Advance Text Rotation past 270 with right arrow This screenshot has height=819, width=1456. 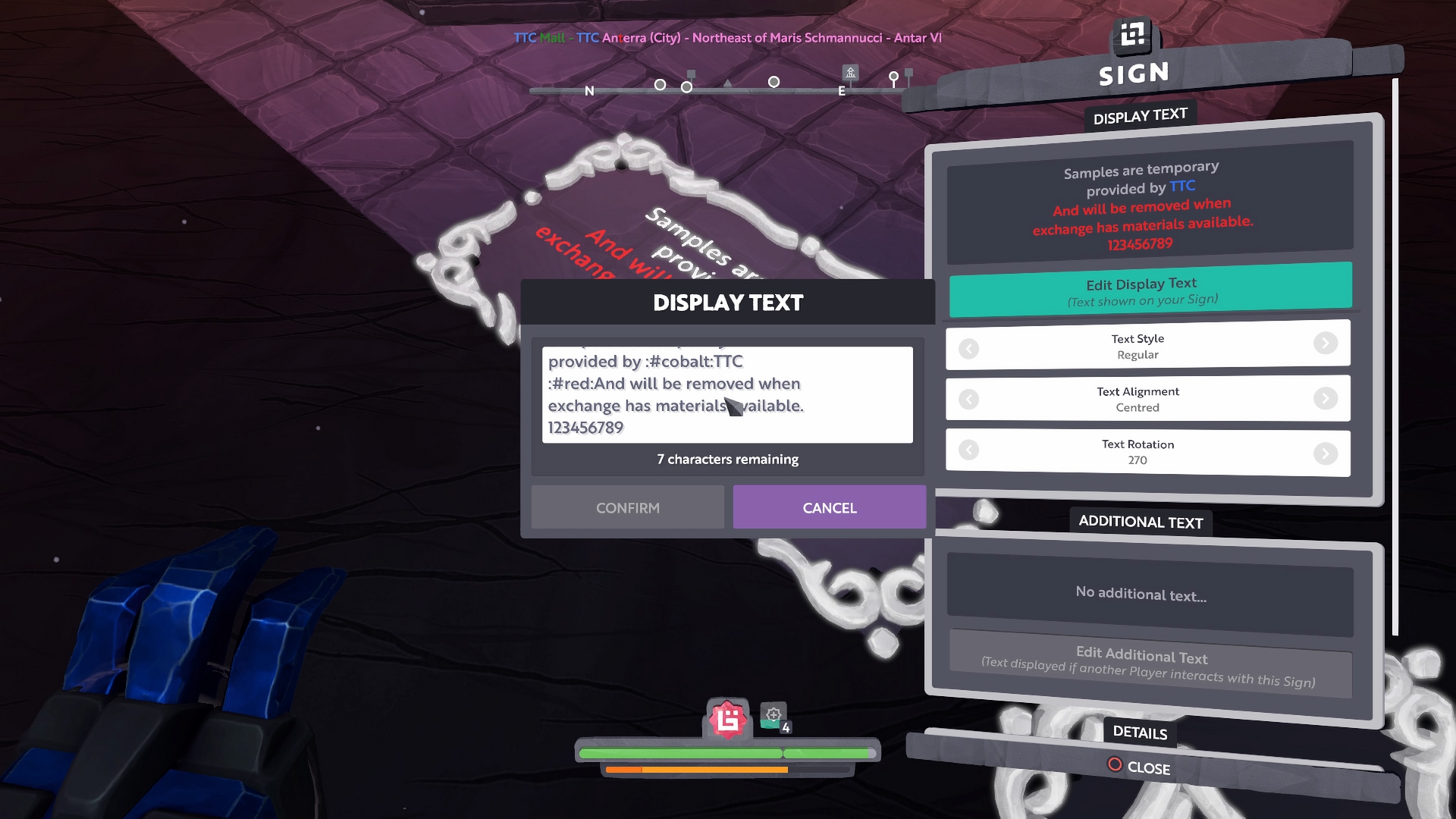1326,452
